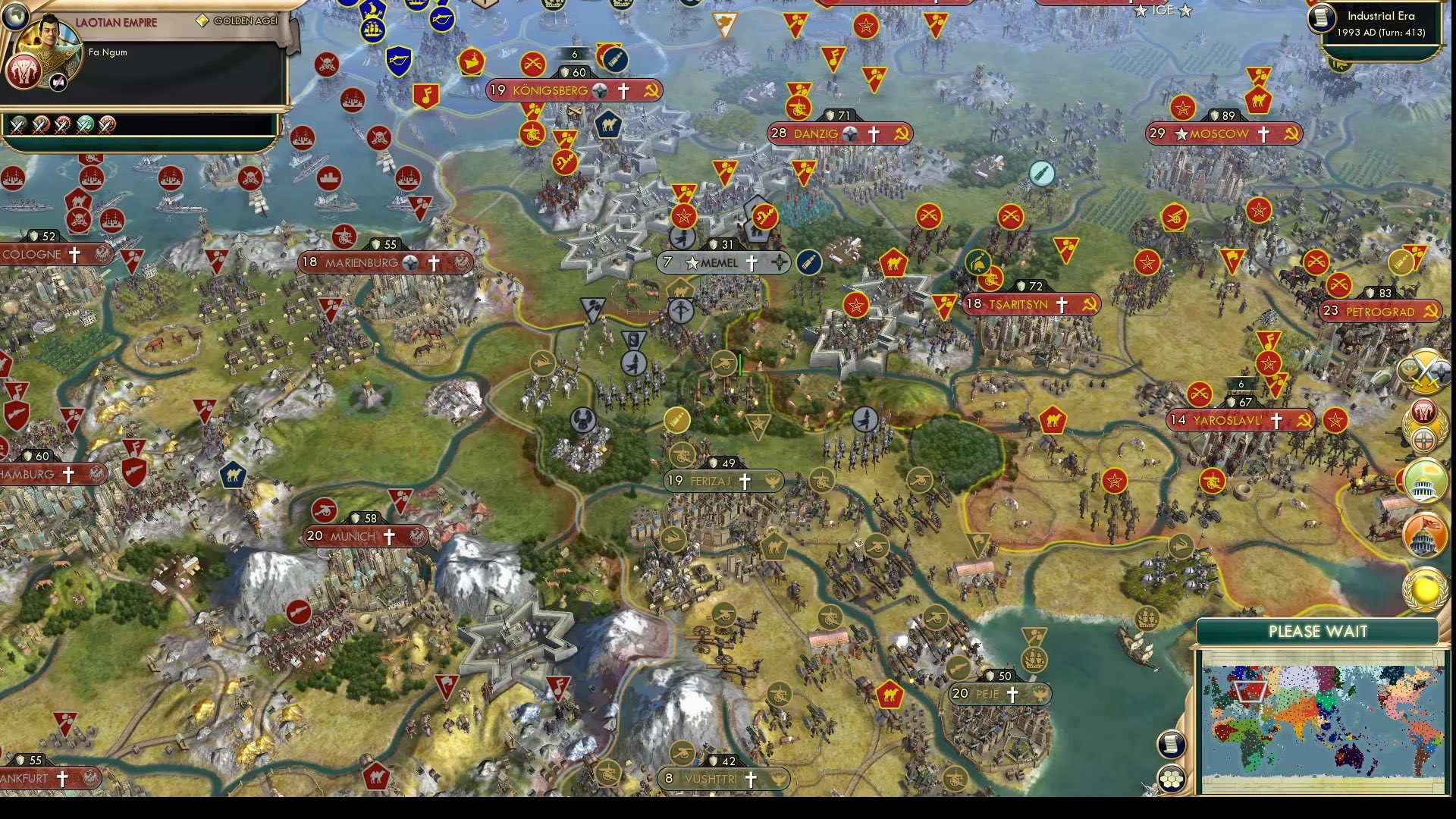Click the shield-and-target social policies icon
Screen dimensions: 1456x819
tap(1426, 438)
